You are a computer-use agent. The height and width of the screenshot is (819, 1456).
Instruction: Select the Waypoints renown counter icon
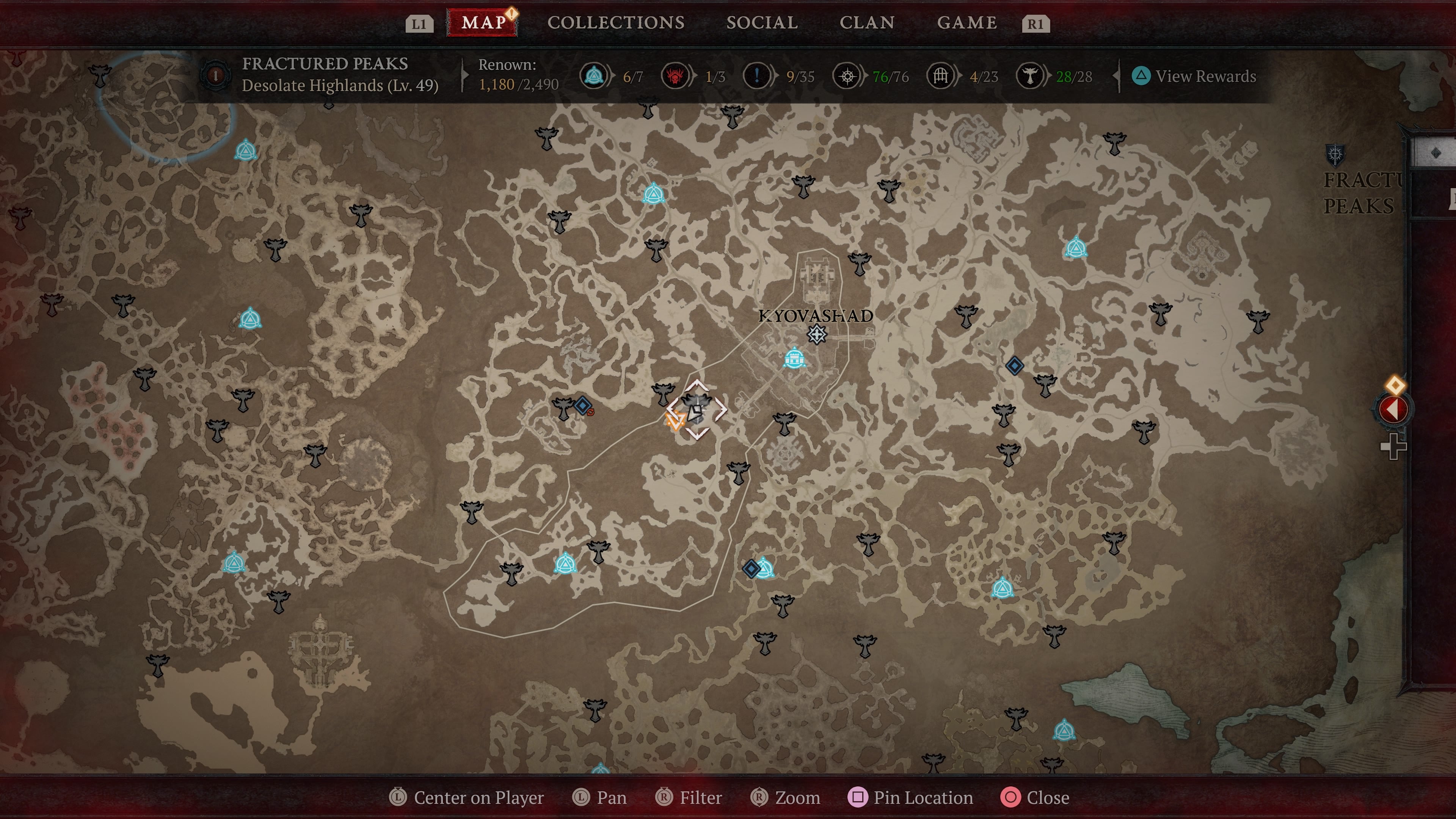(593, 76)
